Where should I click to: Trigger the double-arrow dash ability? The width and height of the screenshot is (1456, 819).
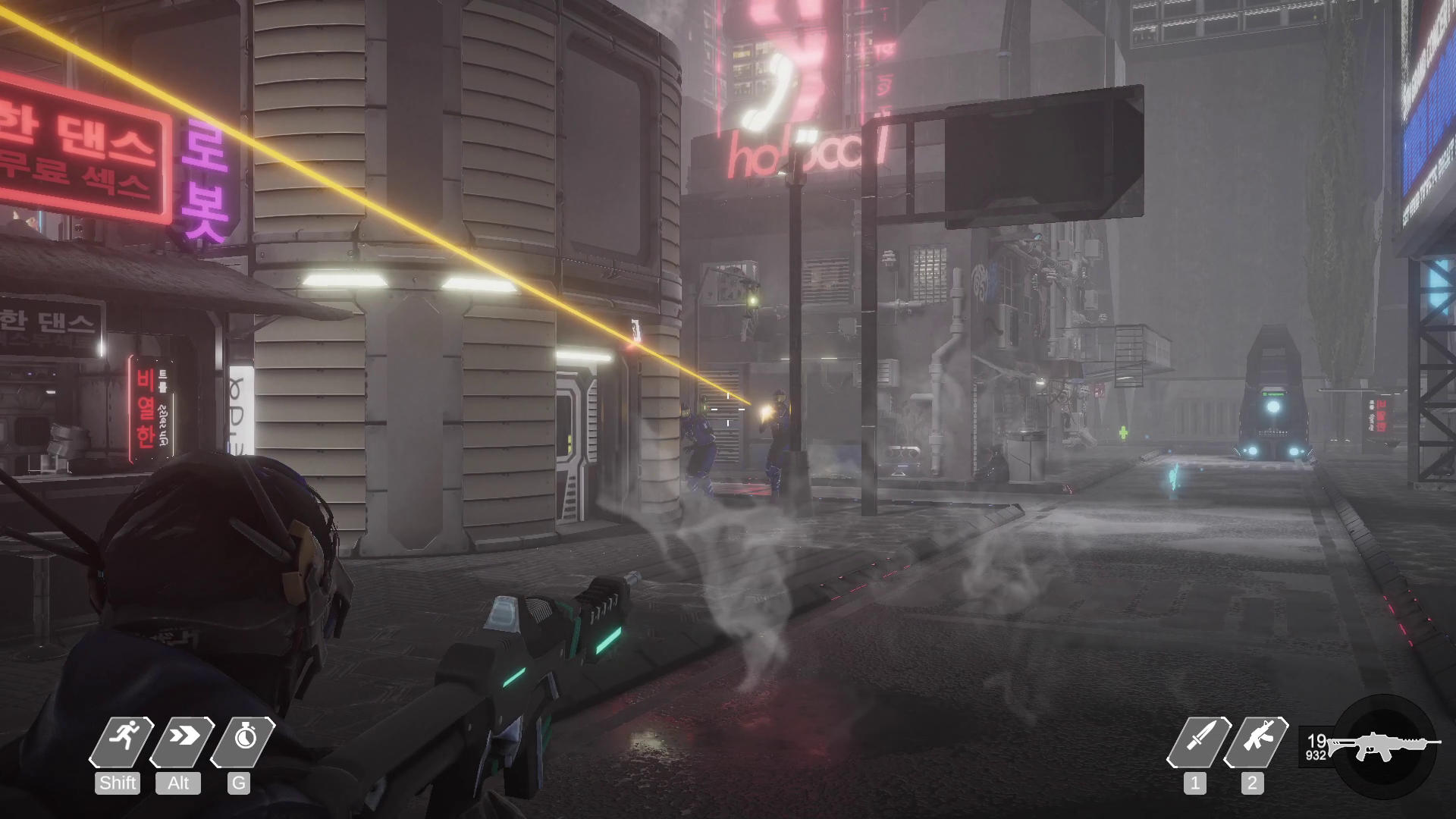click(x=182, y=739)
